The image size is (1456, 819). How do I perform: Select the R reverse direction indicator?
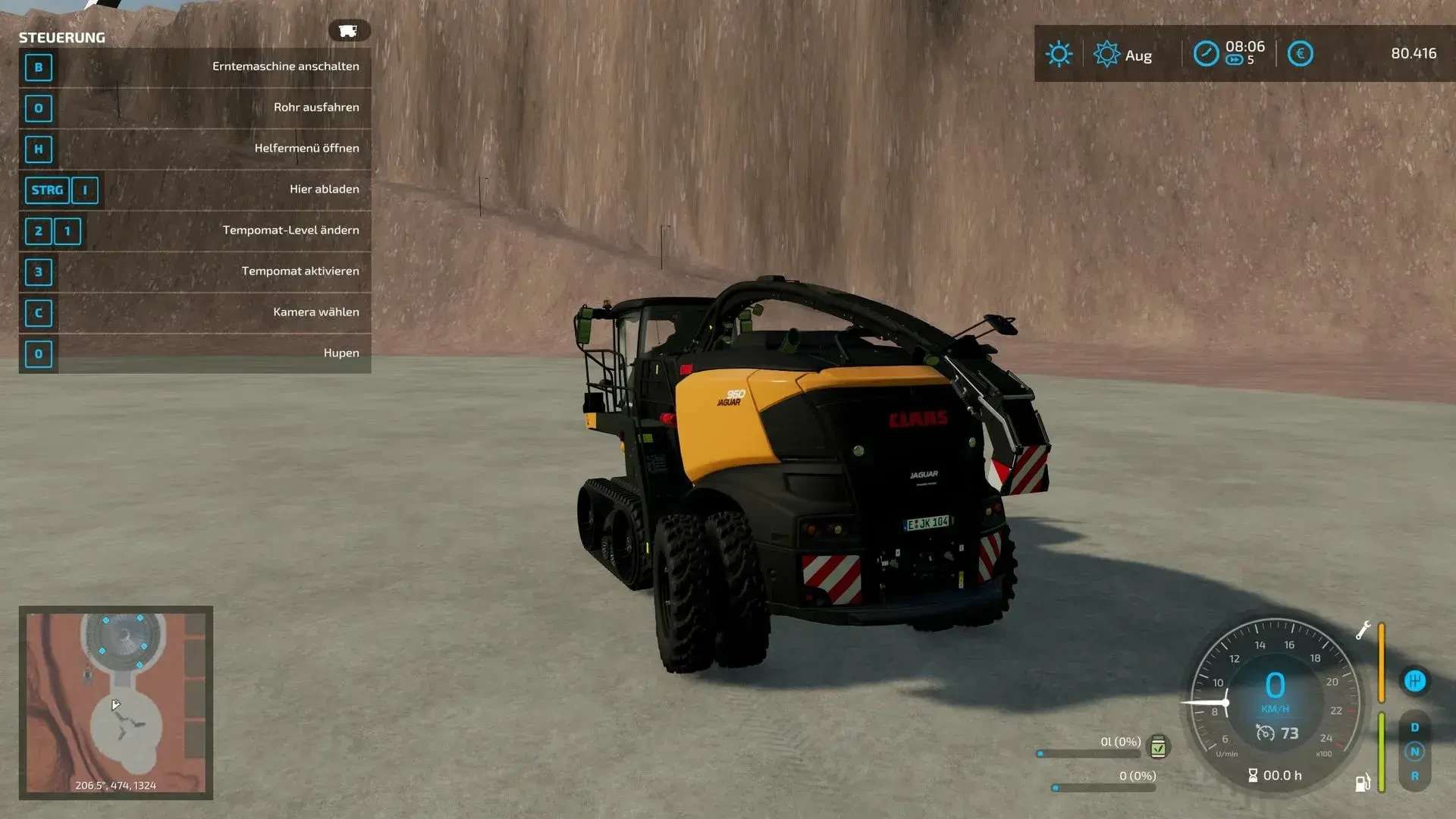click(x=1414, y=777)
